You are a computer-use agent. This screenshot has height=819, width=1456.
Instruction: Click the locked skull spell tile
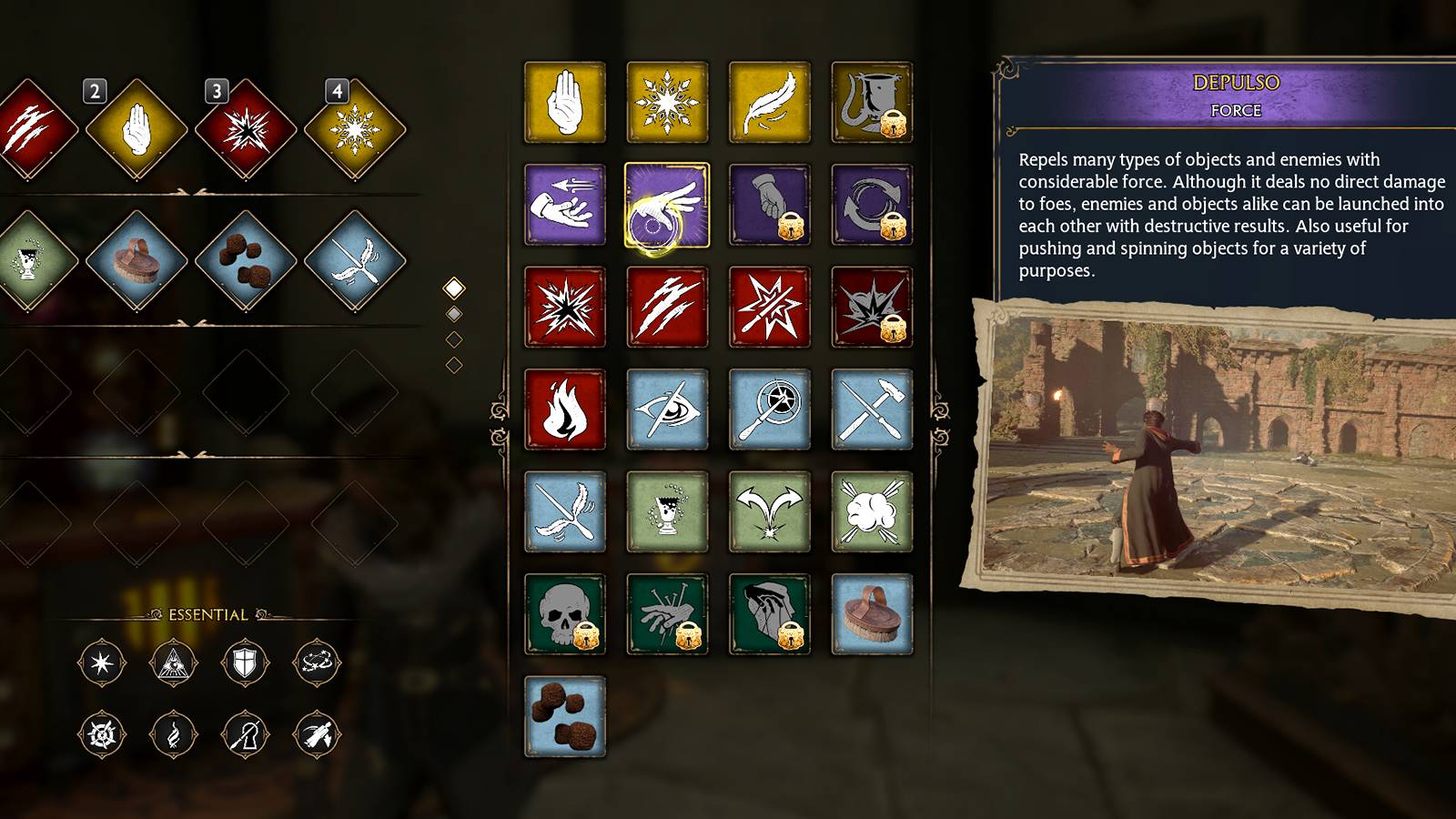coord(564,614)
